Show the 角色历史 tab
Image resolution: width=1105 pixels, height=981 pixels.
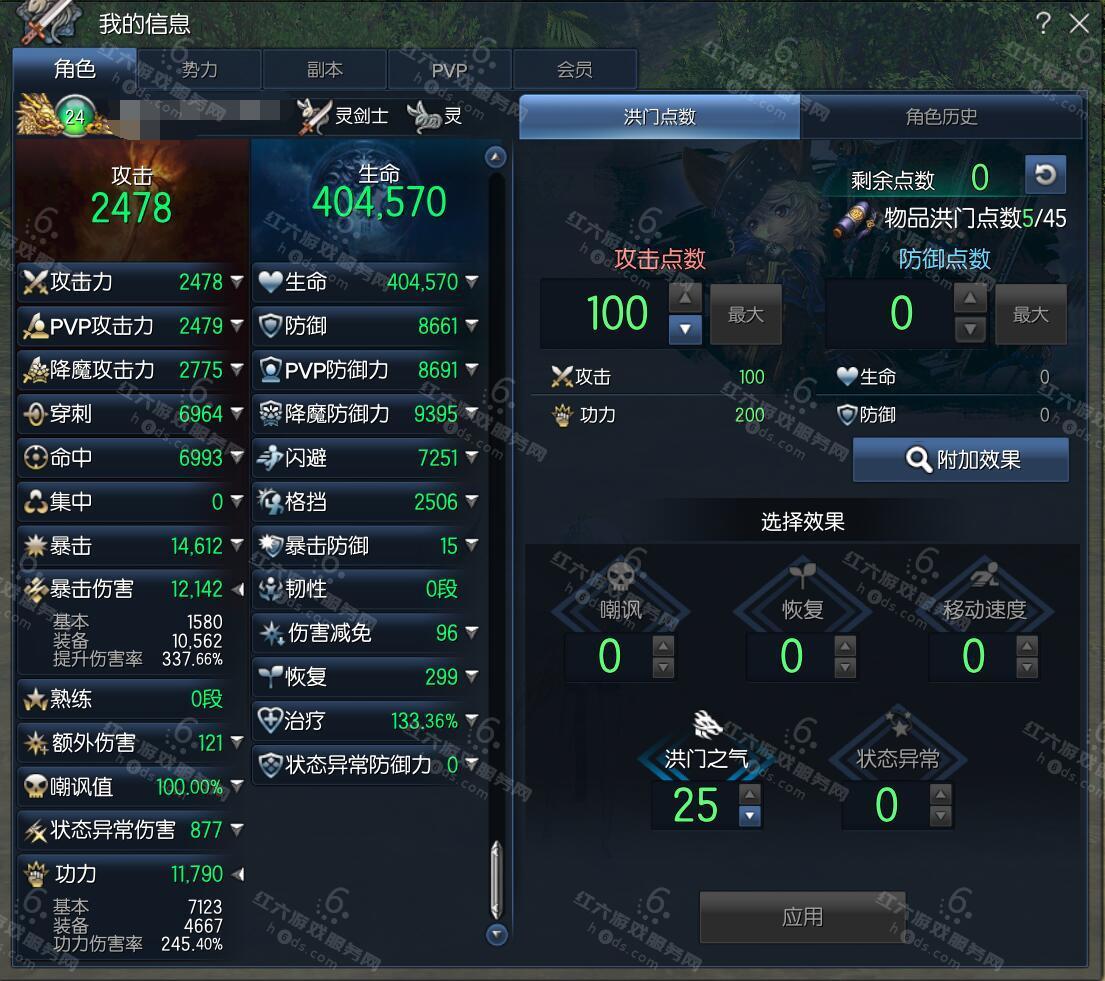point(941,117)
